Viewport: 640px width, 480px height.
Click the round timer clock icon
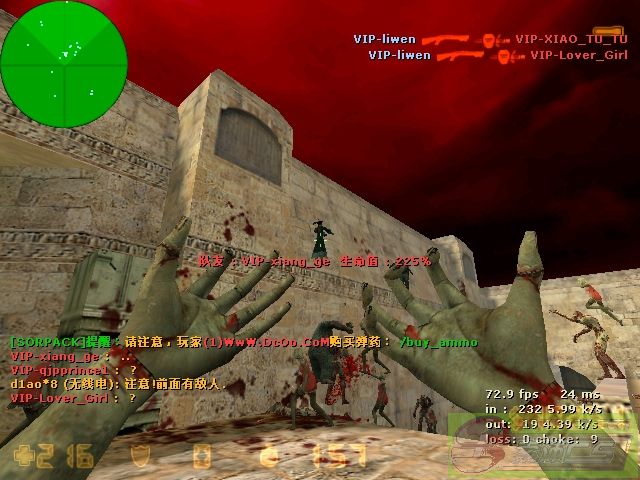tap(268, 456)
